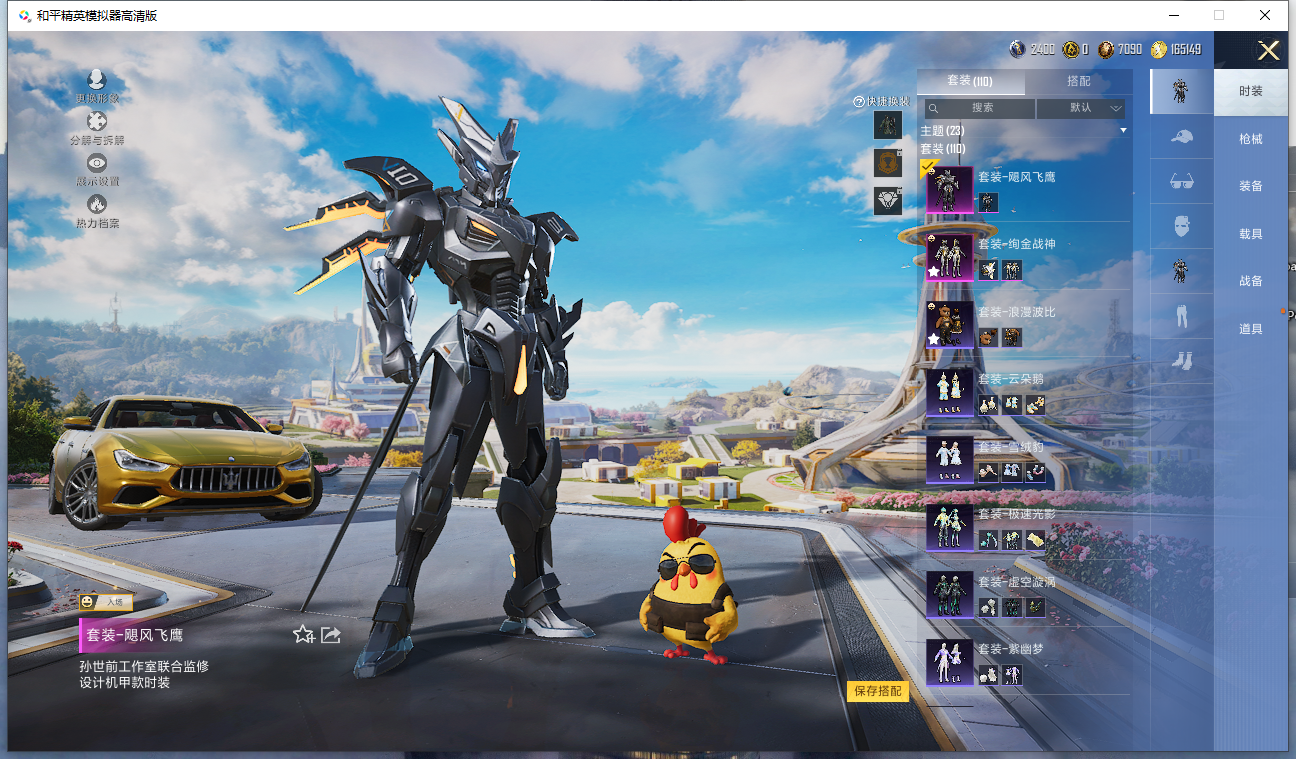The width and height of the screenshot is (1296, 759).
Task: Show the pants subcategory
Action: [1181, 316]
